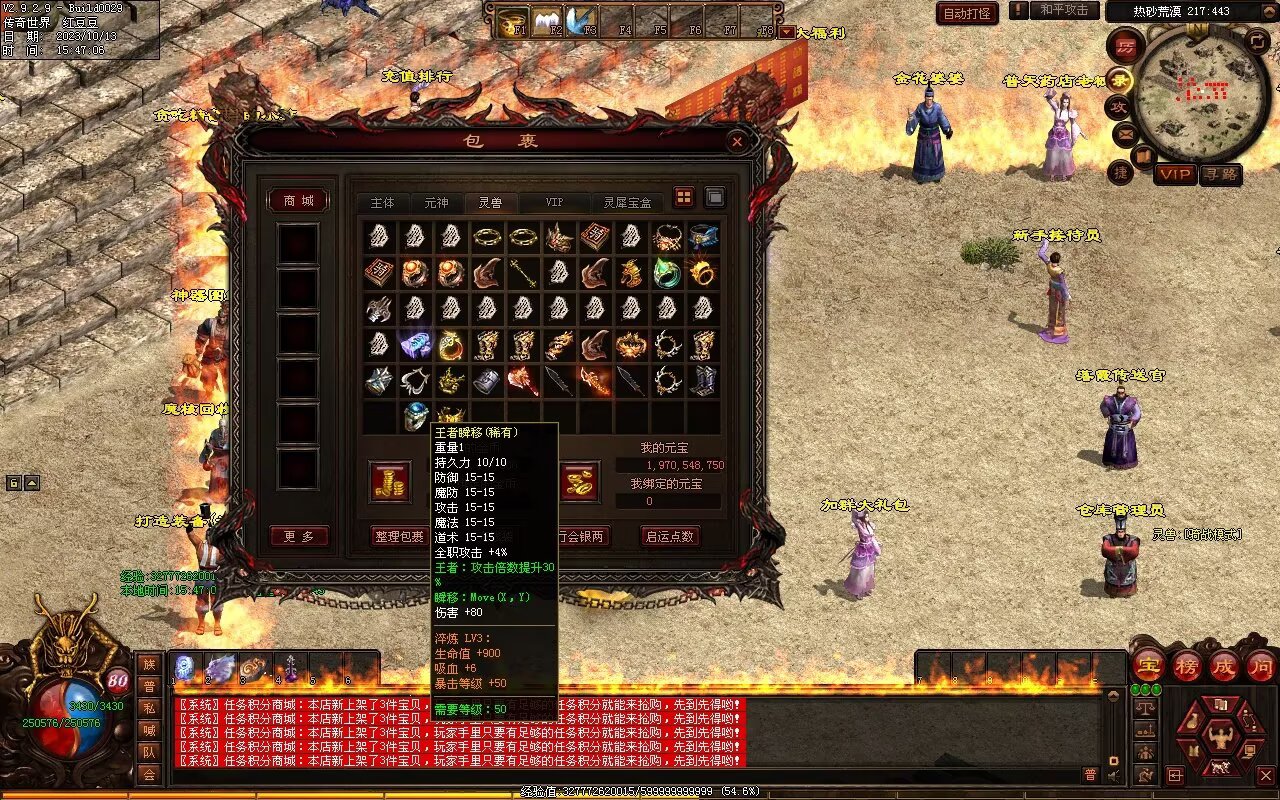Toggle the 和平攻击 attack mode
1280x800 pixels.
point(1063,10)
